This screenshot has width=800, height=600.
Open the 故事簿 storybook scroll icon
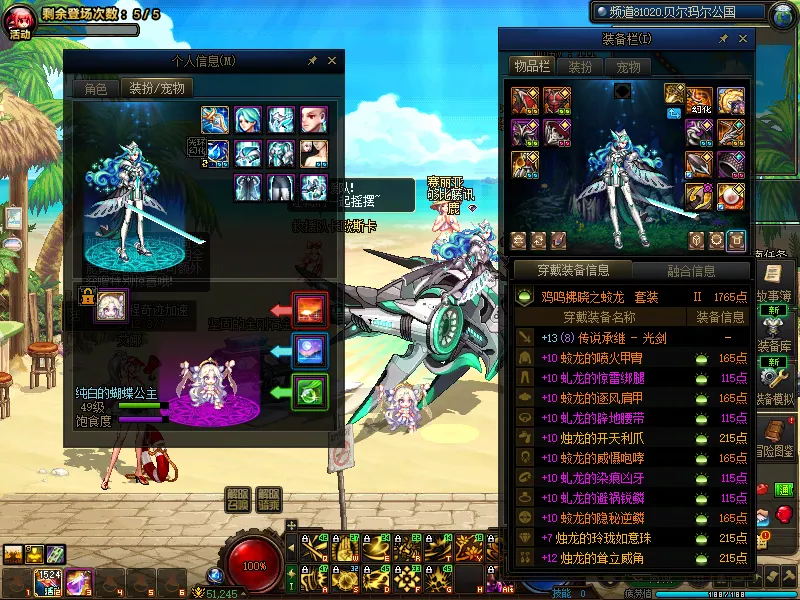point(772,273)
